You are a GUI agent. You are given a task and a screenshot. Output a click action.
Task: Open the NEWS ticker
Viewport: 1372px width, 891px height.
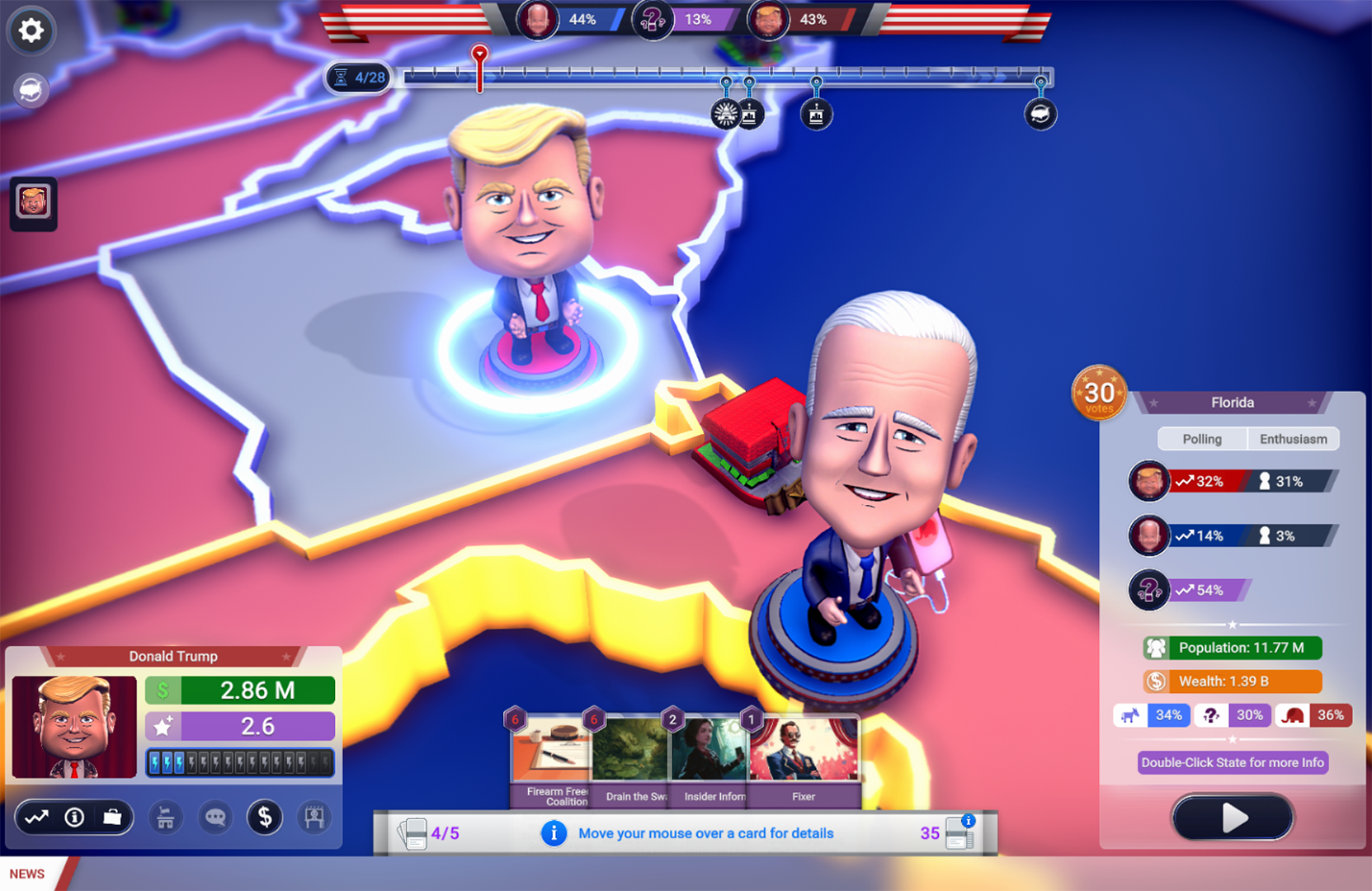click(27, 873)
